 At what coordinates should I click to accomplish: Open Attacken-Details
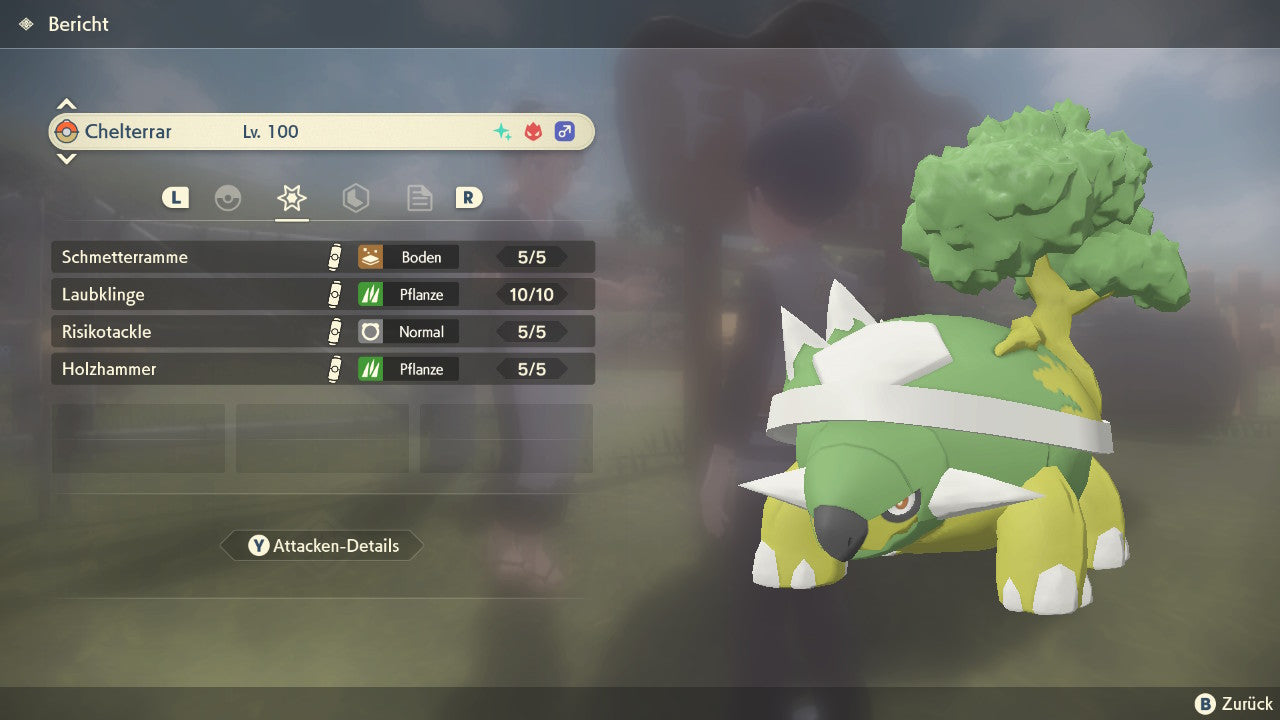pos(322,546)
